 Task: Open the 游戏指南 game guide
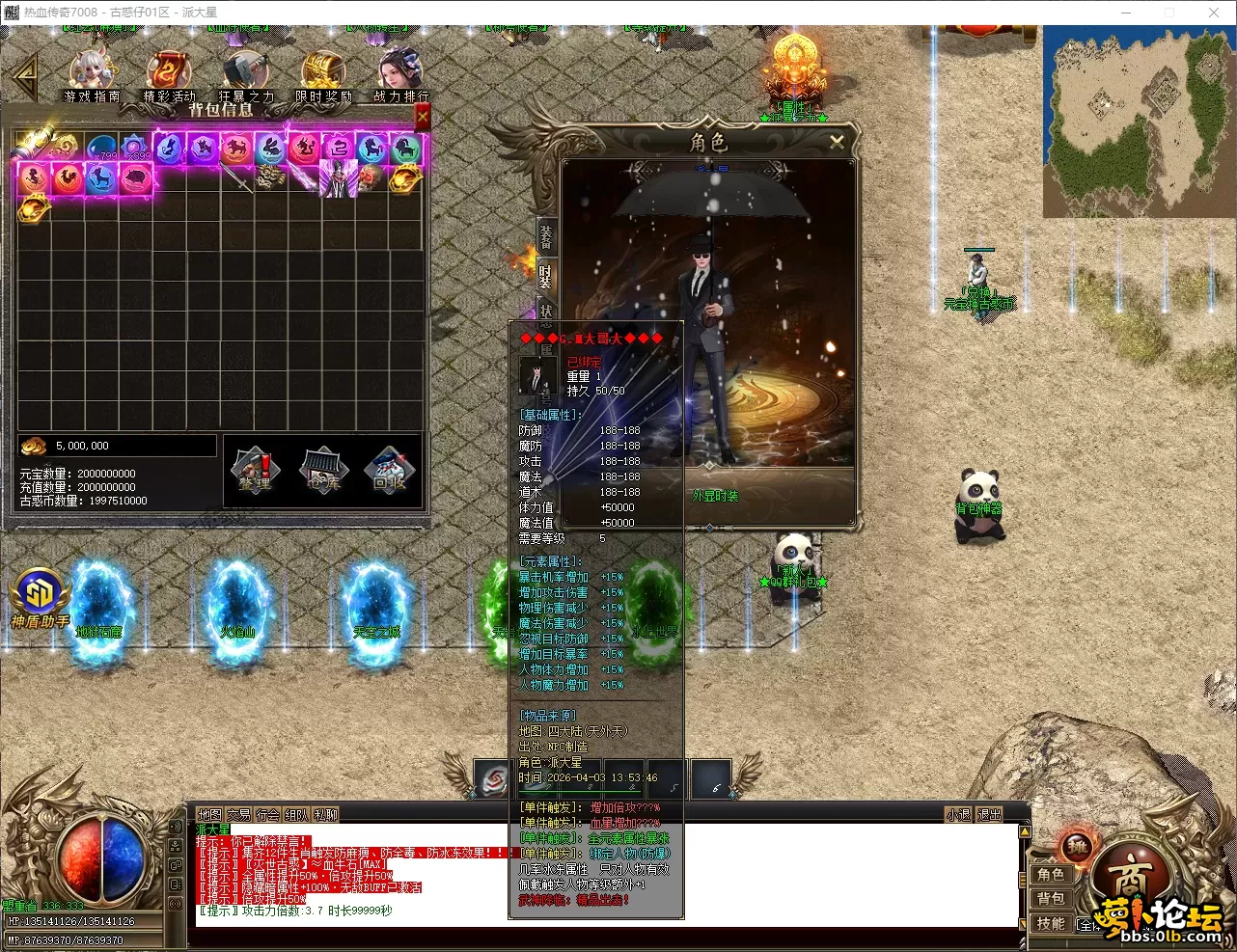coord(92,75)
